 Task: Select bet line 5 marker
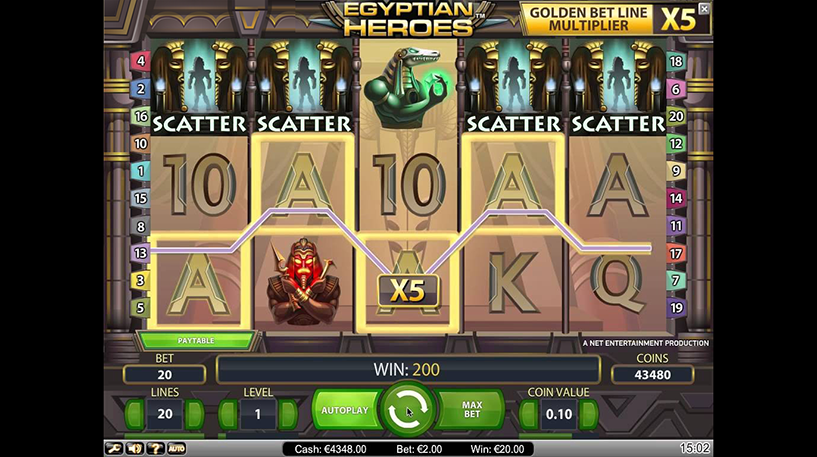coord(140,308)
